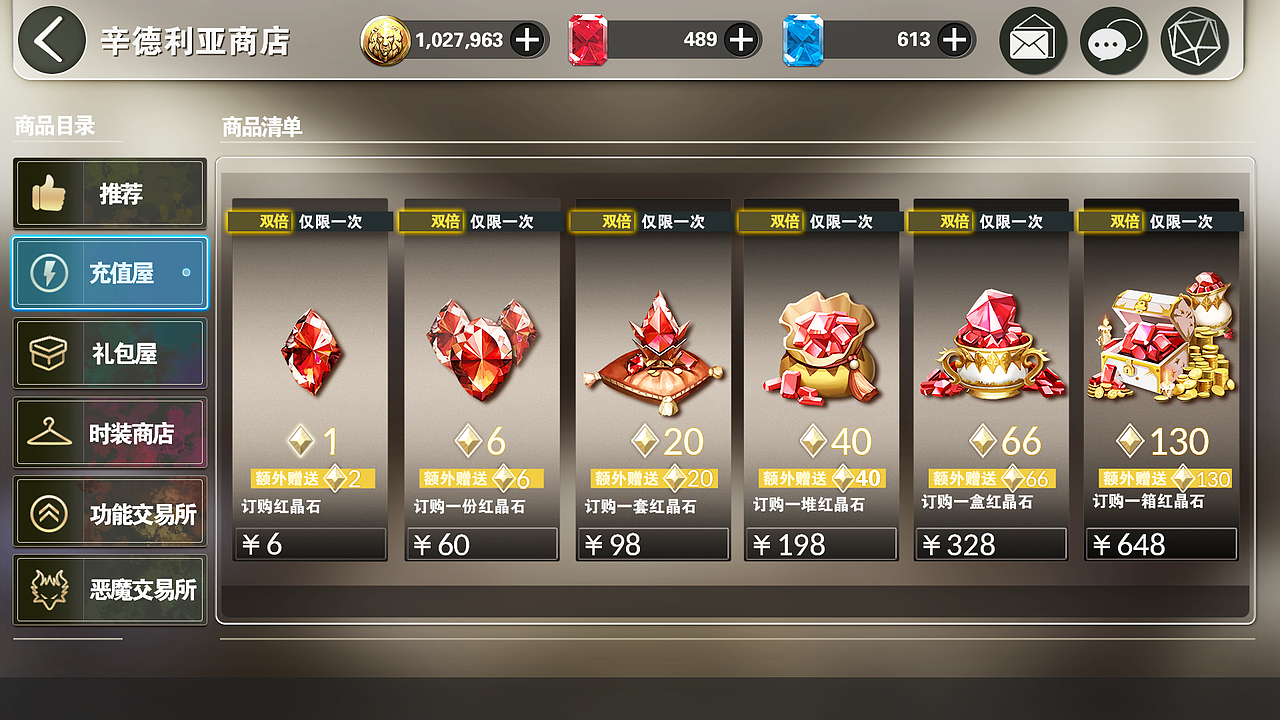Tap the plus next to red gem 489
The width and height of the screenshot is (1280, 720).
(x=740, y=40)
